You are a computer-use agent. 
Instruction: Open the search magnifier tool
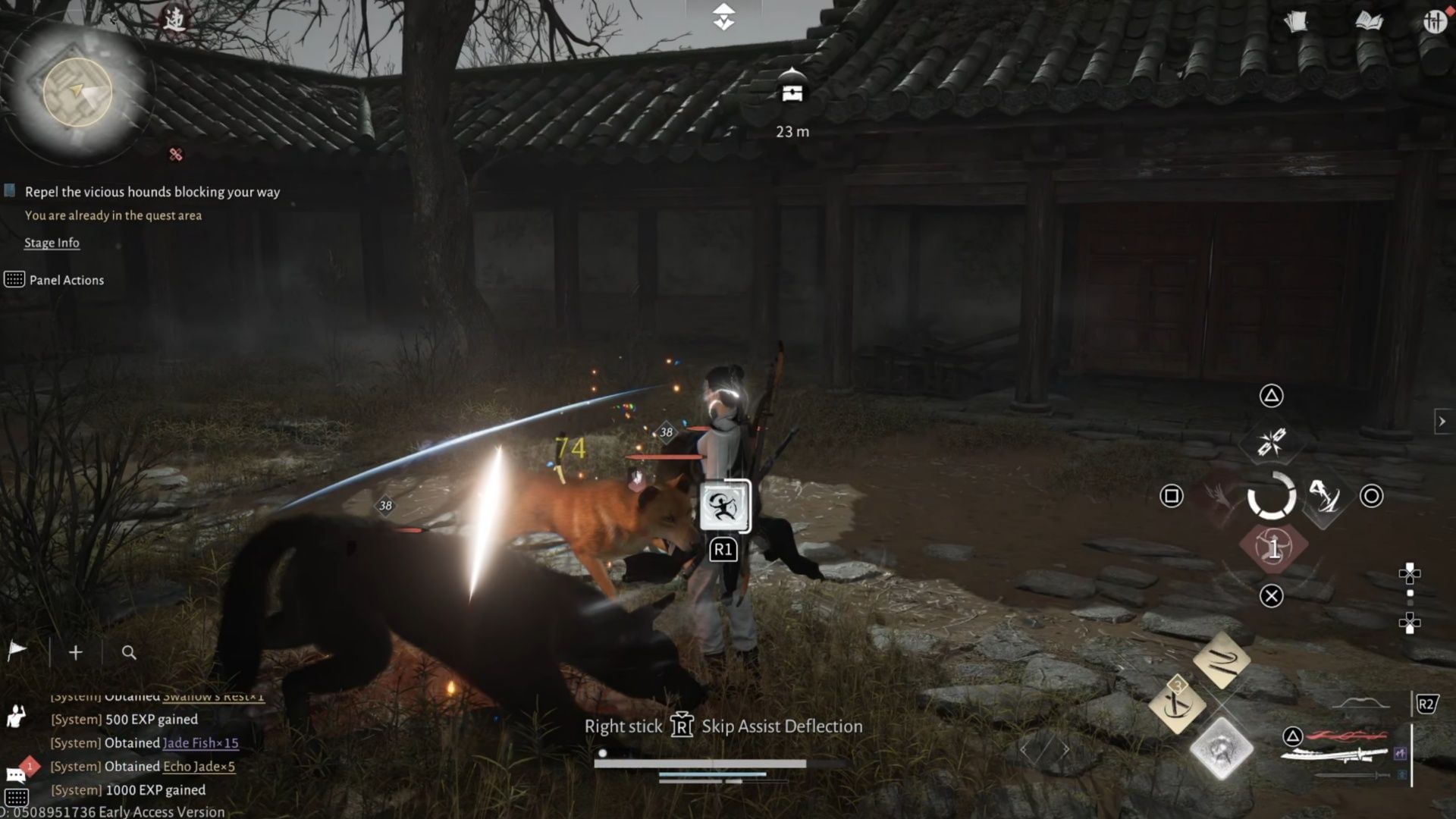pos(129,652)
